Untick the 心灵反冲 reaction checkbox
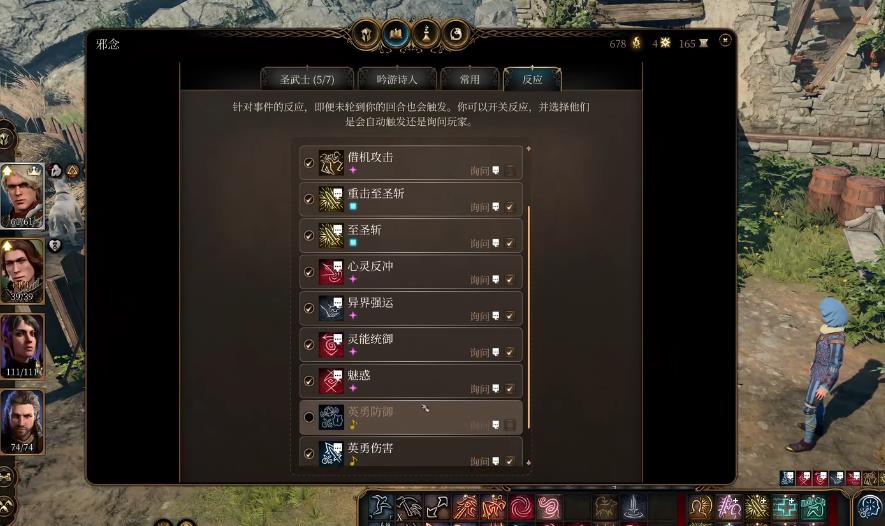This screenshot has height=526, width=885. click(309, 272)
